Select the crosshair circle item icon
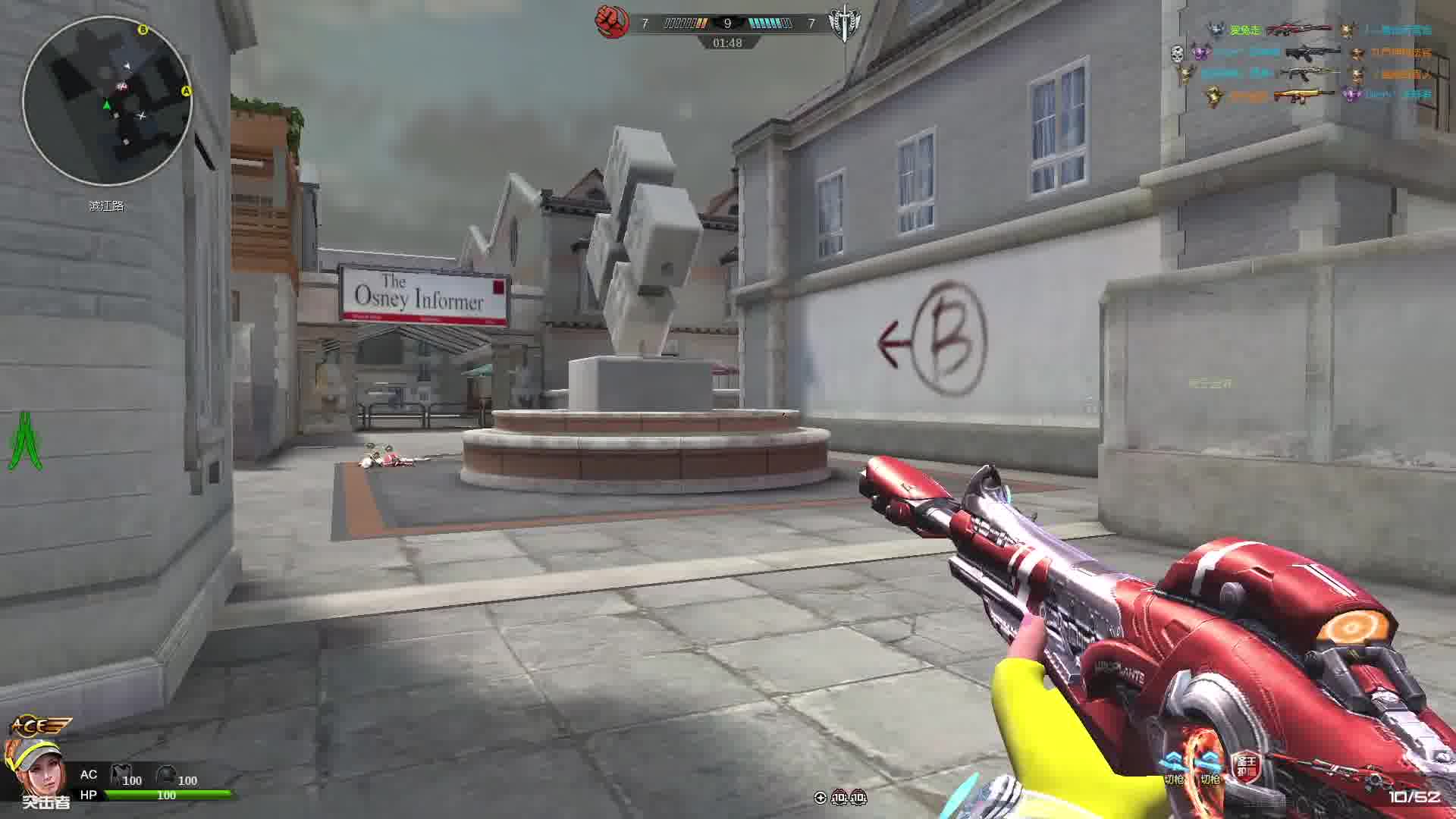1456x819 pixels. [820, 797]
